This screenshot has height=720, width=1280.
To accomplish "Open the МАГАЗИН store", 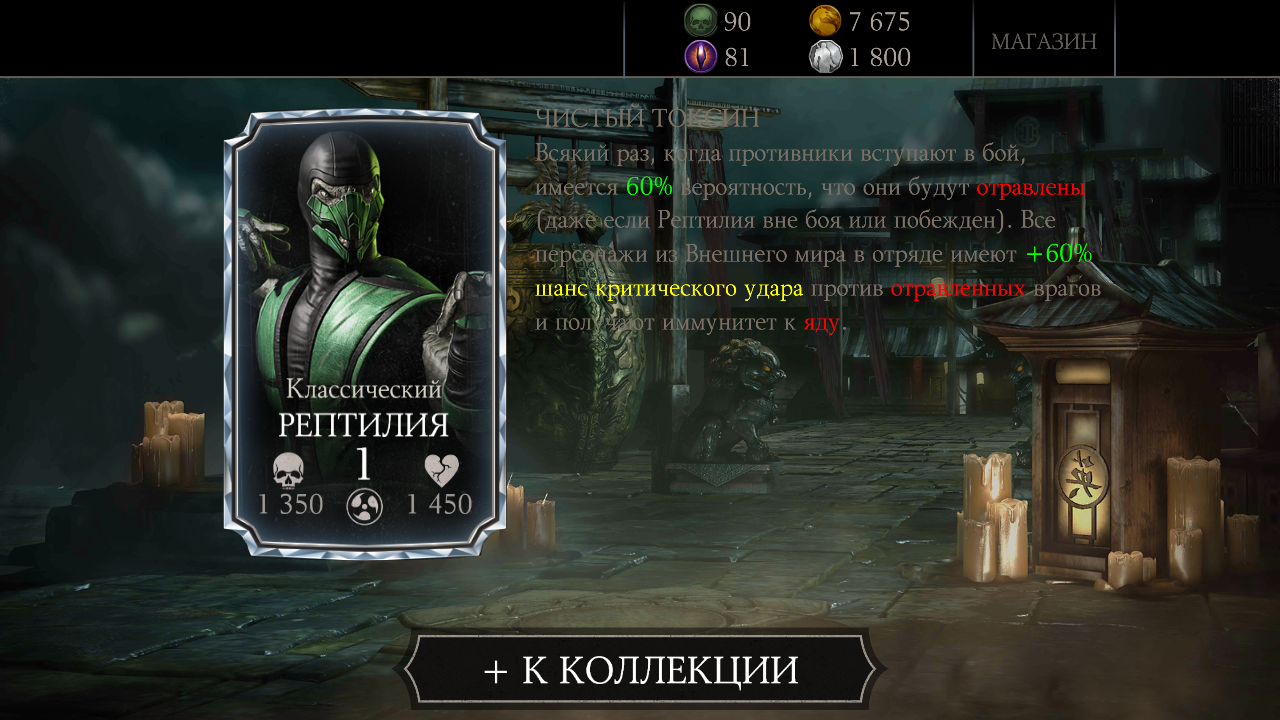I will click(x=1044, y=41).
